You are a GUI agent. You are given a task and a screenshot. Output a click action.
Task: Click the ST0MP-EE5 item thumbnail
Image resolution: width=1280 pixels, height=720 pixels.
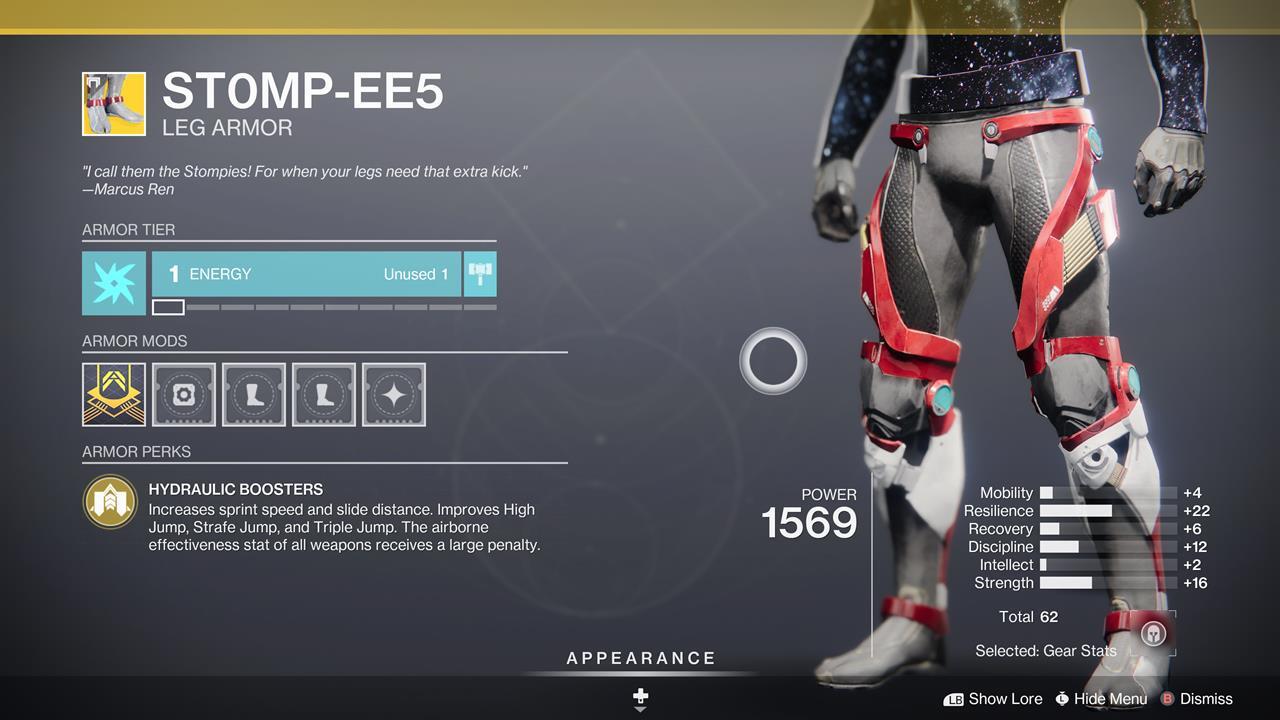pos(114,103)
